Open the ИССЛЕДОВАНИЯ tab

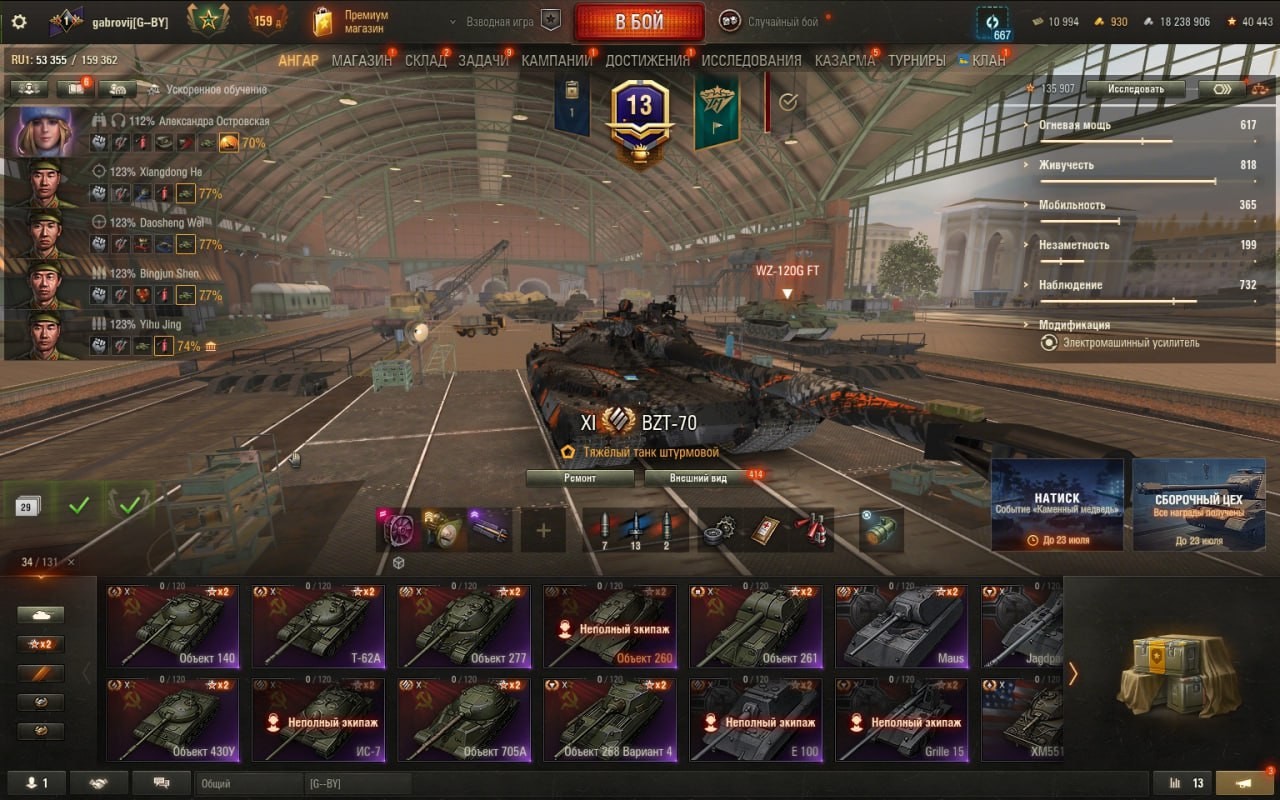(751, 60)
